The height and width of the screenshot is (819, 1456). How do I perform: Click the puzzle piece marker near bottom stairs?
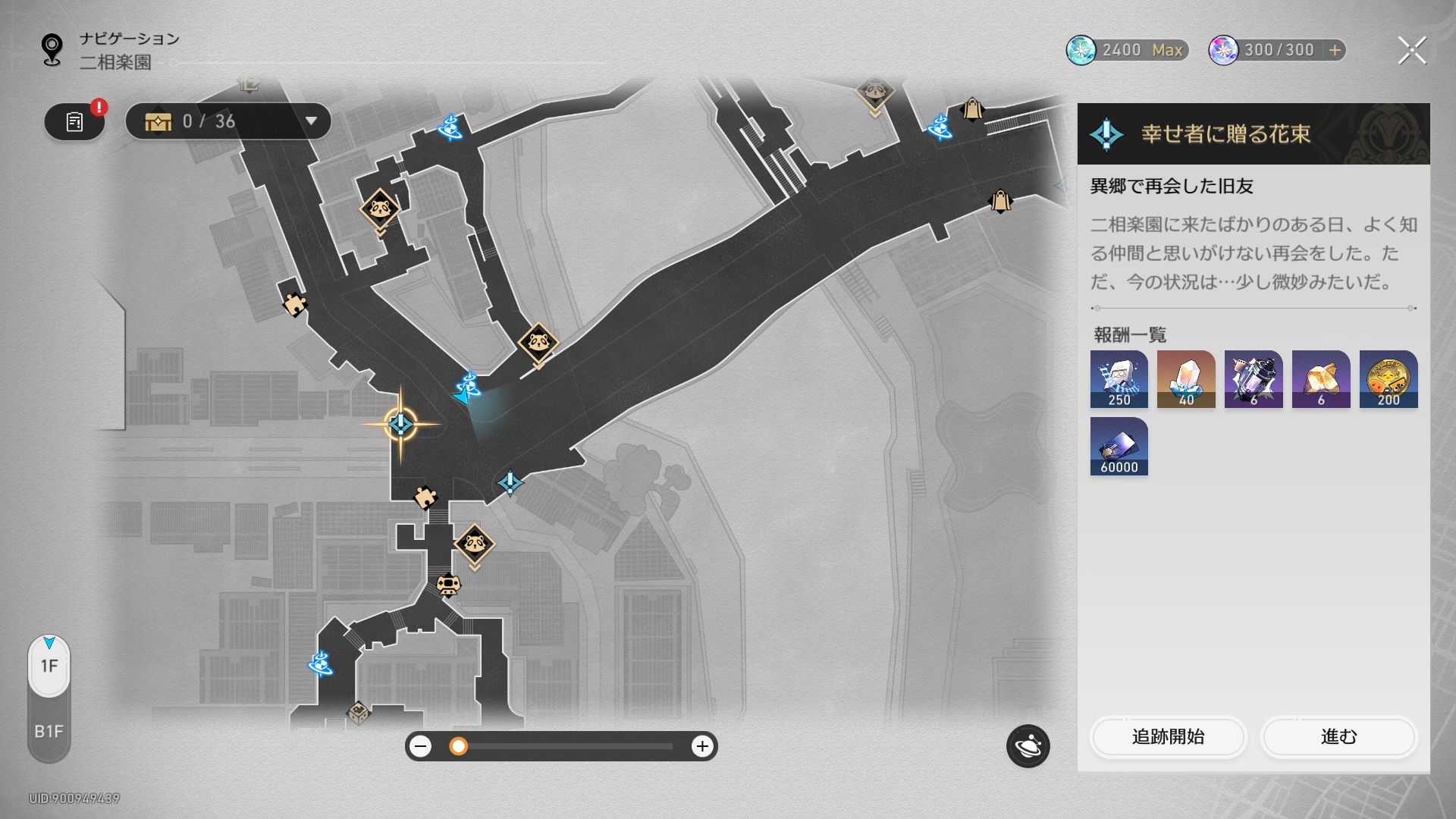pos(425,497)
